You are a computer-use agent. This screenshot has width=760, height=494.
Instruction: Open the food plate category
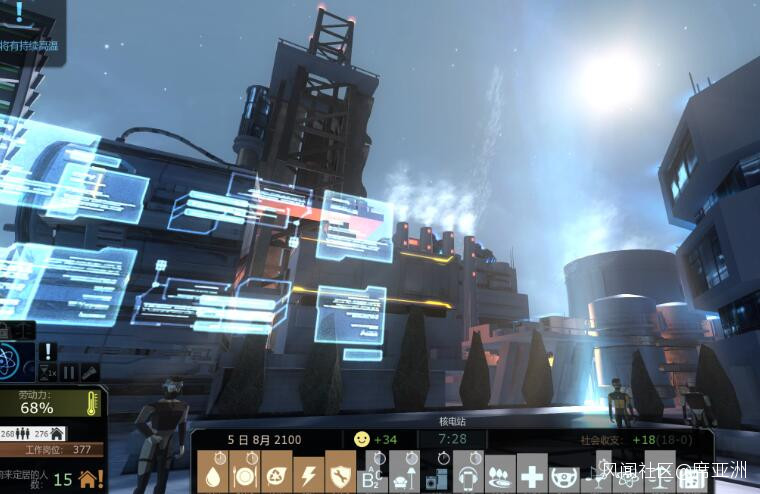[244, 472]
